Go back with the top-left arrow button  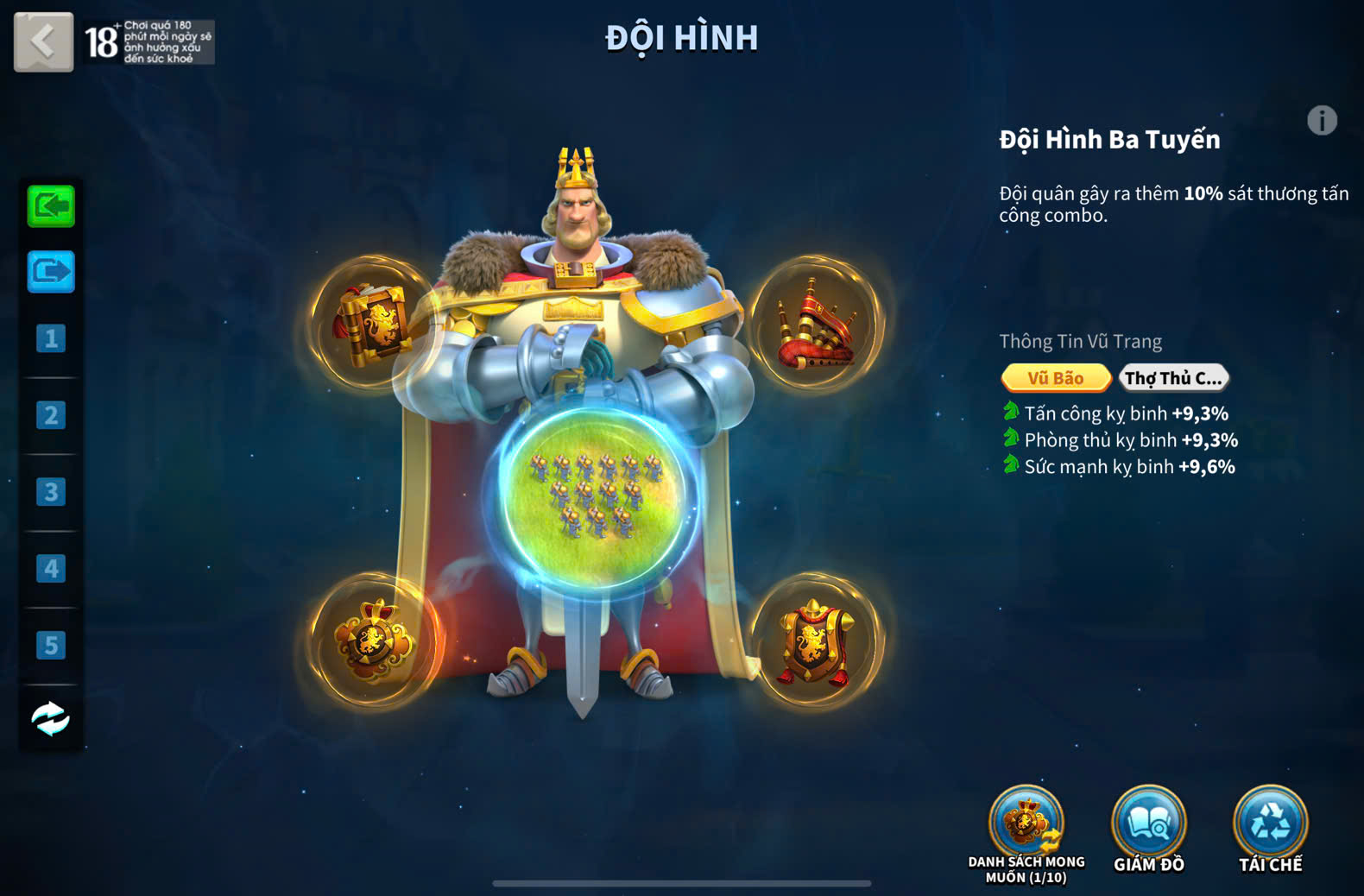pos(43,41)
